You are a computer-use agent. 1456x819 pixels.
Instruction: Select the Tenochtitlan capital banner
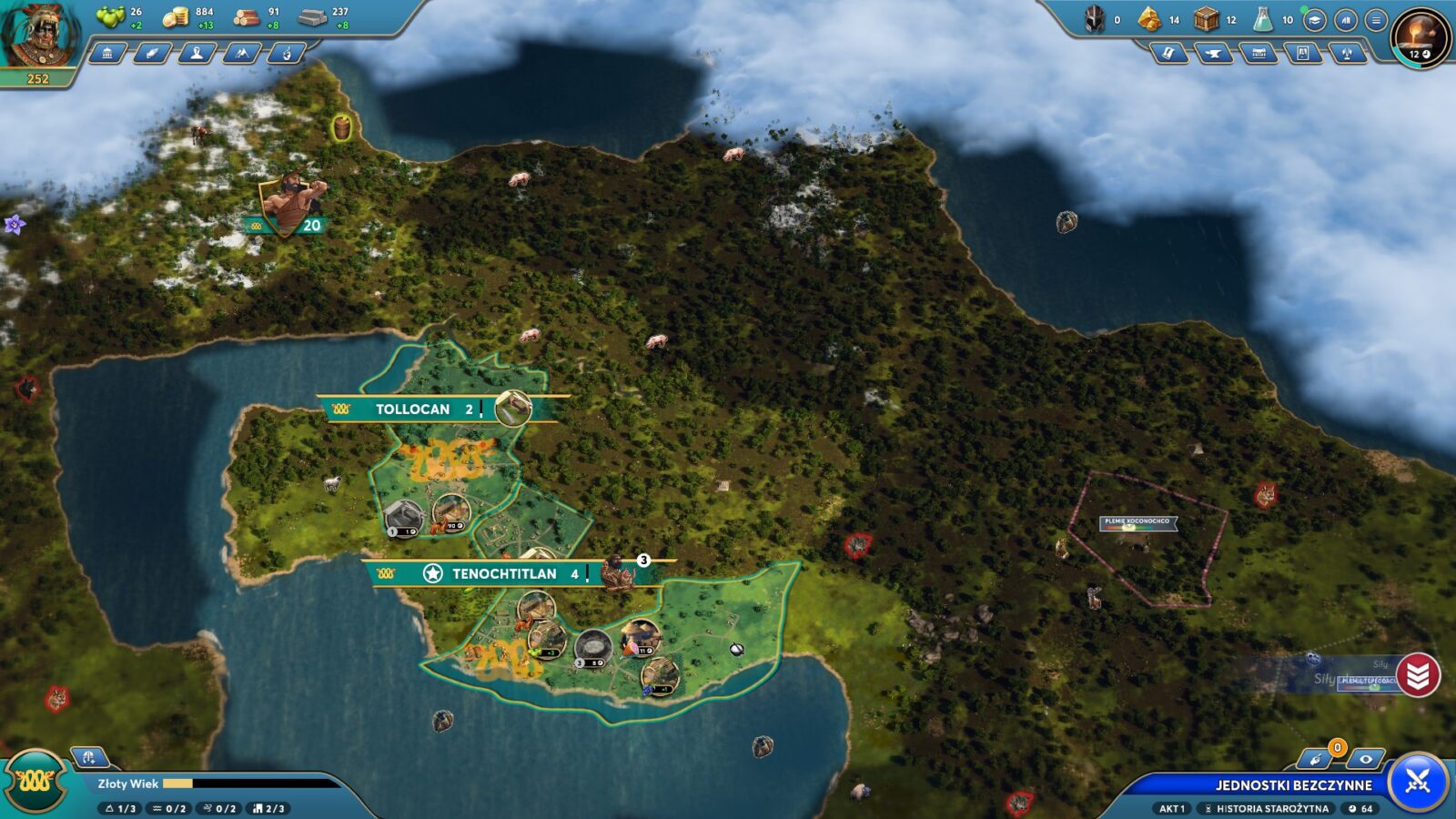coord(503,573)
